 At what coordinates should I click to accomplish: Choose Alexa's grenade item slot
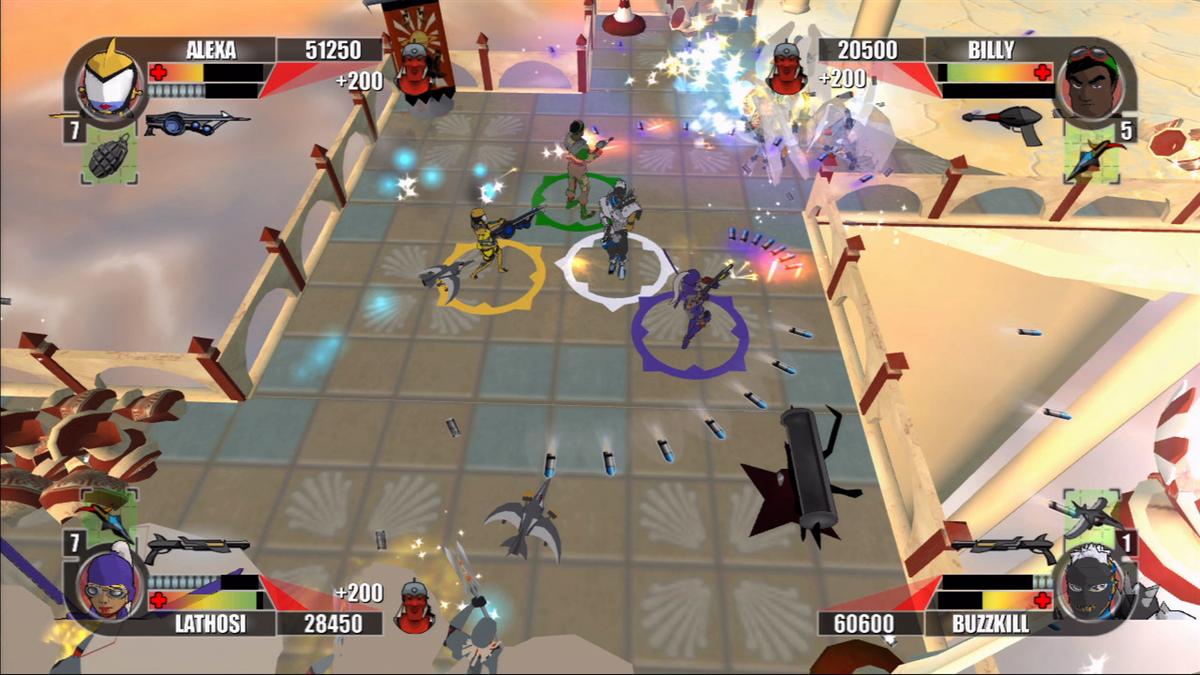click(x=110, y=156)
